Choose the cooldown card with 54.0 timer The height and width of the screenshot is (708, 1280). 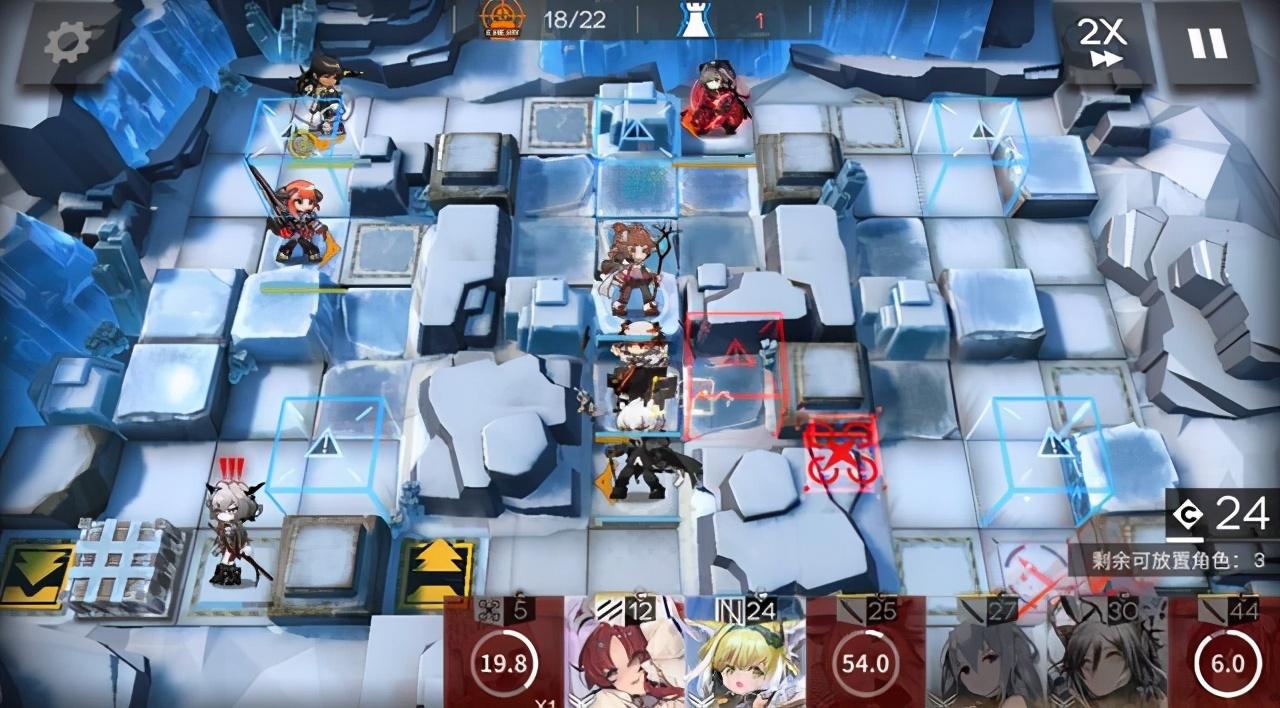pos(866,655)
